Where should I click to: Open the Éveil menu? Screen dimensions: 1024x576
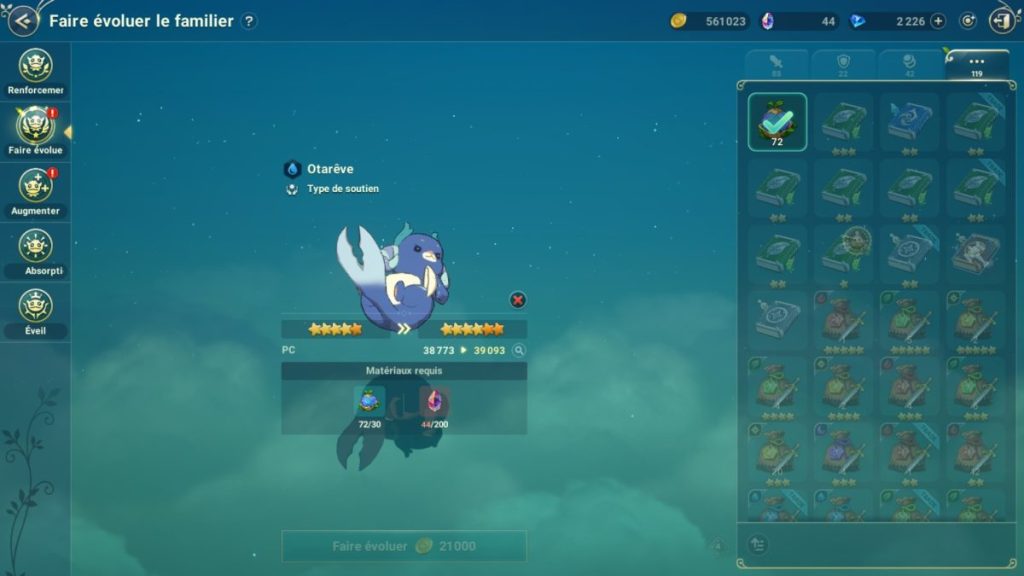click(36, 309)
